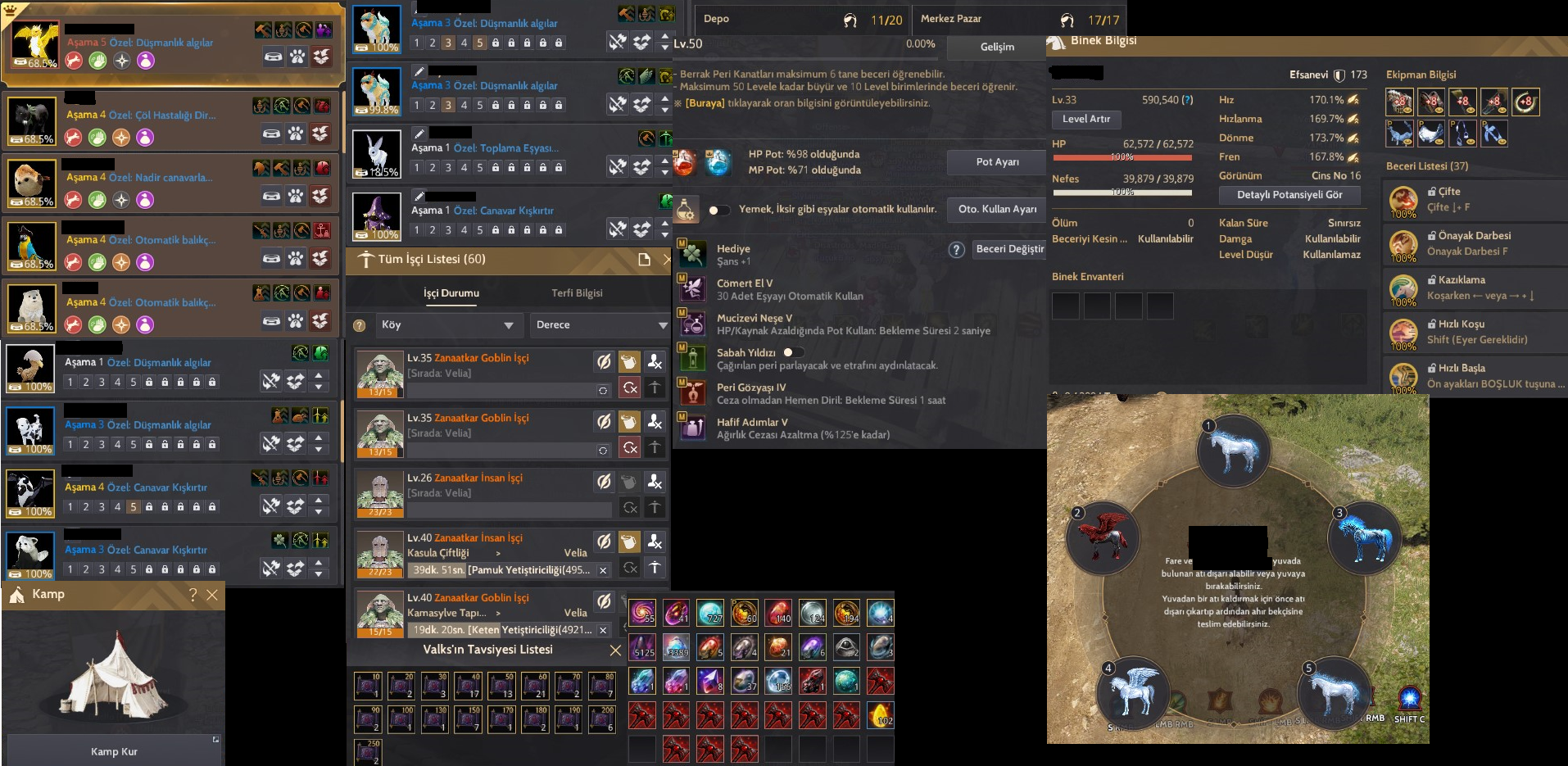Click the Hafif Adımlar V skill icon
This screenshot has width=1568, height=766.
[692, 428]
